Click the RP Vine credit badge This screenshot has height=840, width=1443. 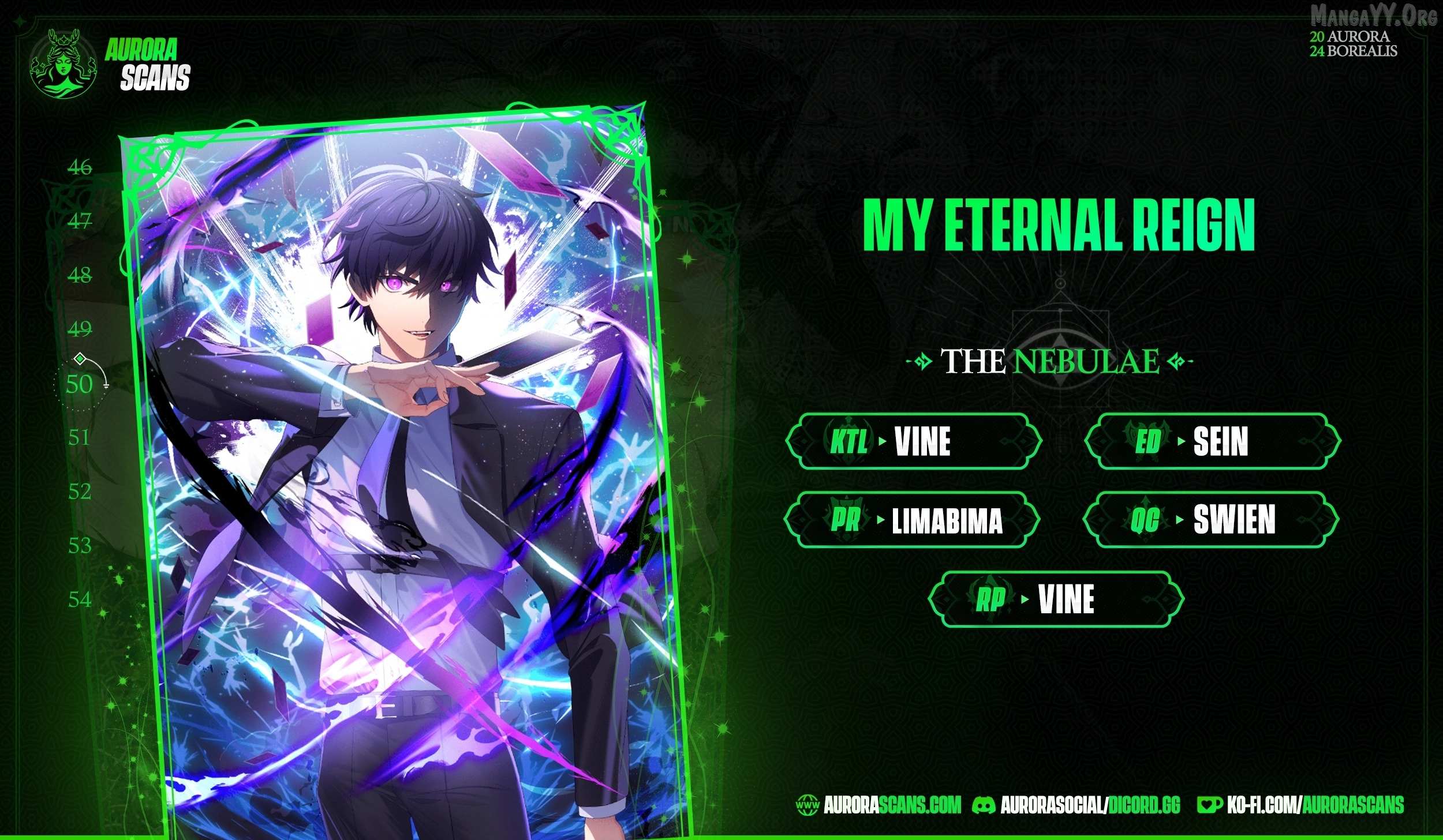[1056, 599]
